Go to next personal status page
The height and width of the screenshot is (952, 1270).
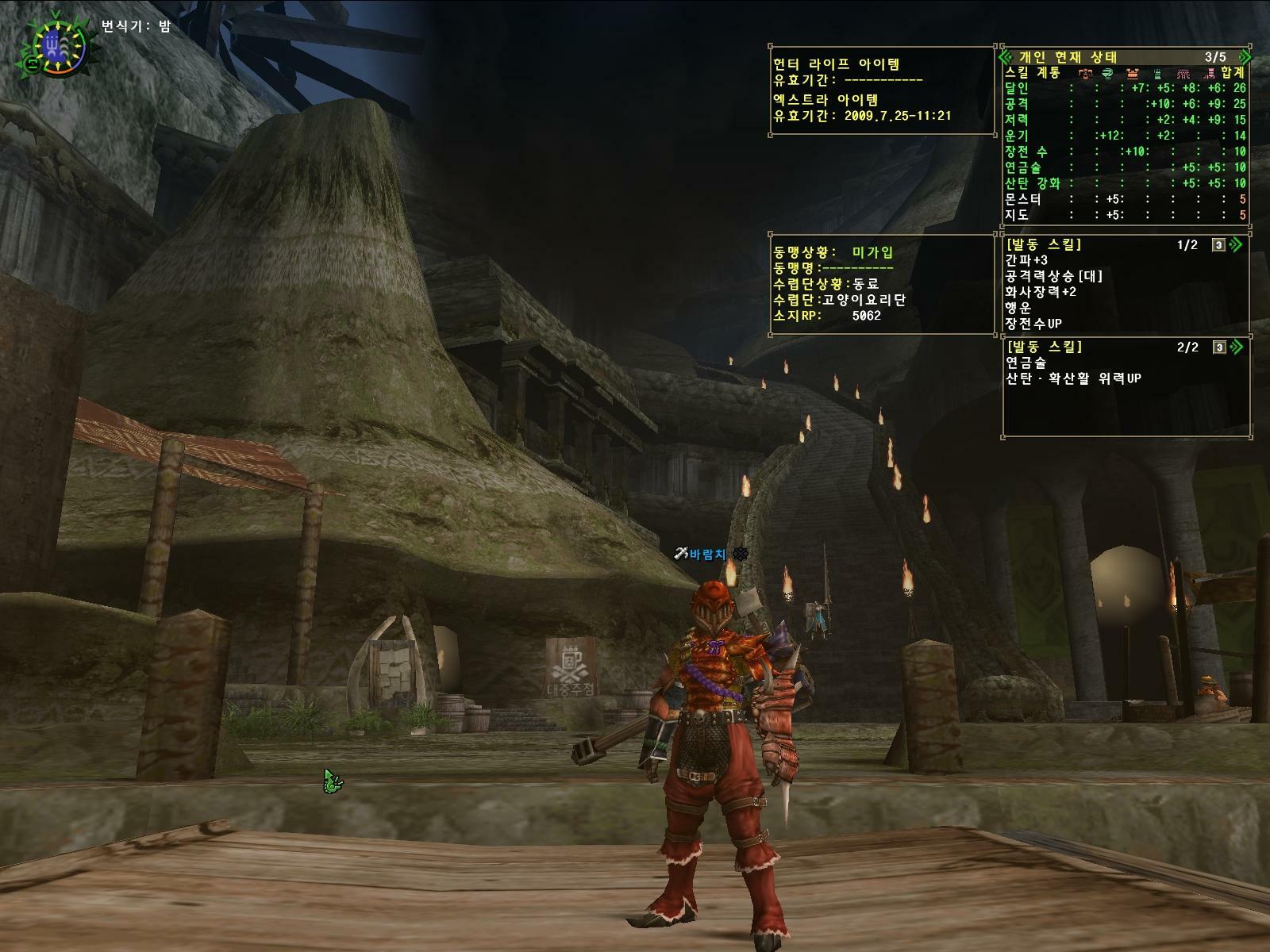1244,57
